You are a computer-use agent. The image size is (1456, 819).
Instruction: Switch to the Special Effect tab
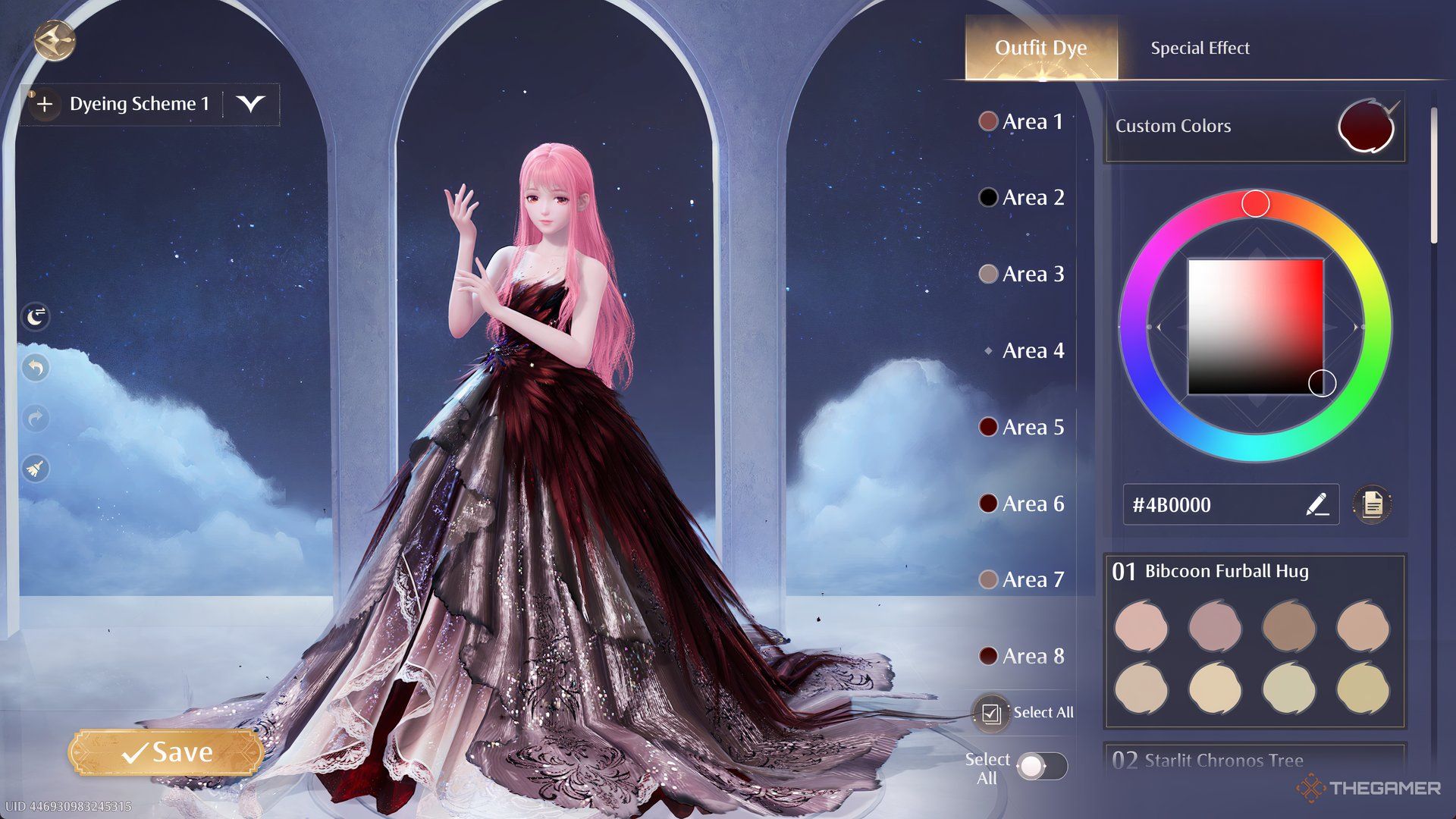click(x=1200, y=48)
